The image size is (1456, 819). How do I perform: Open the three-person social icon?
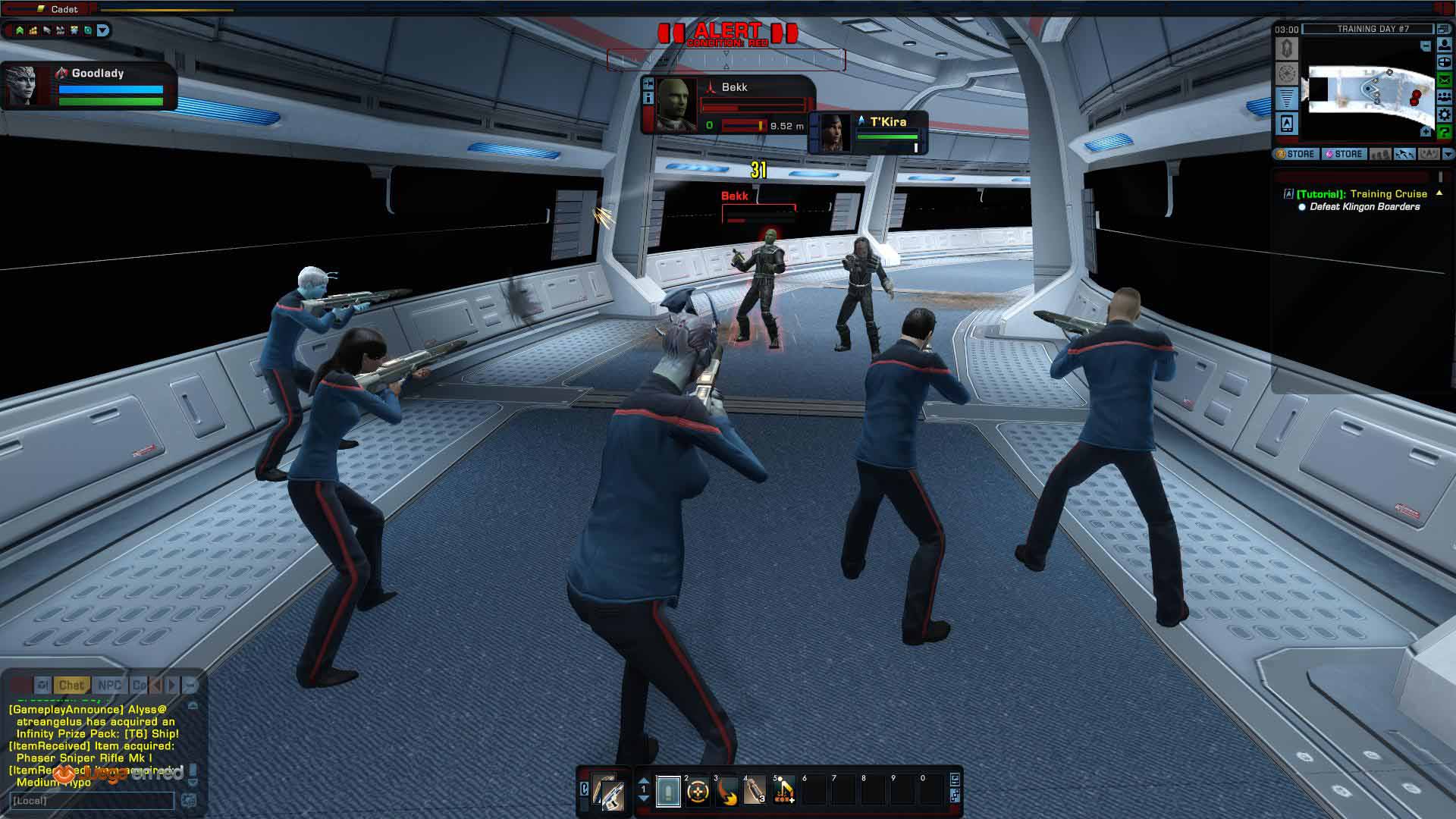(x=1444, y=97)
